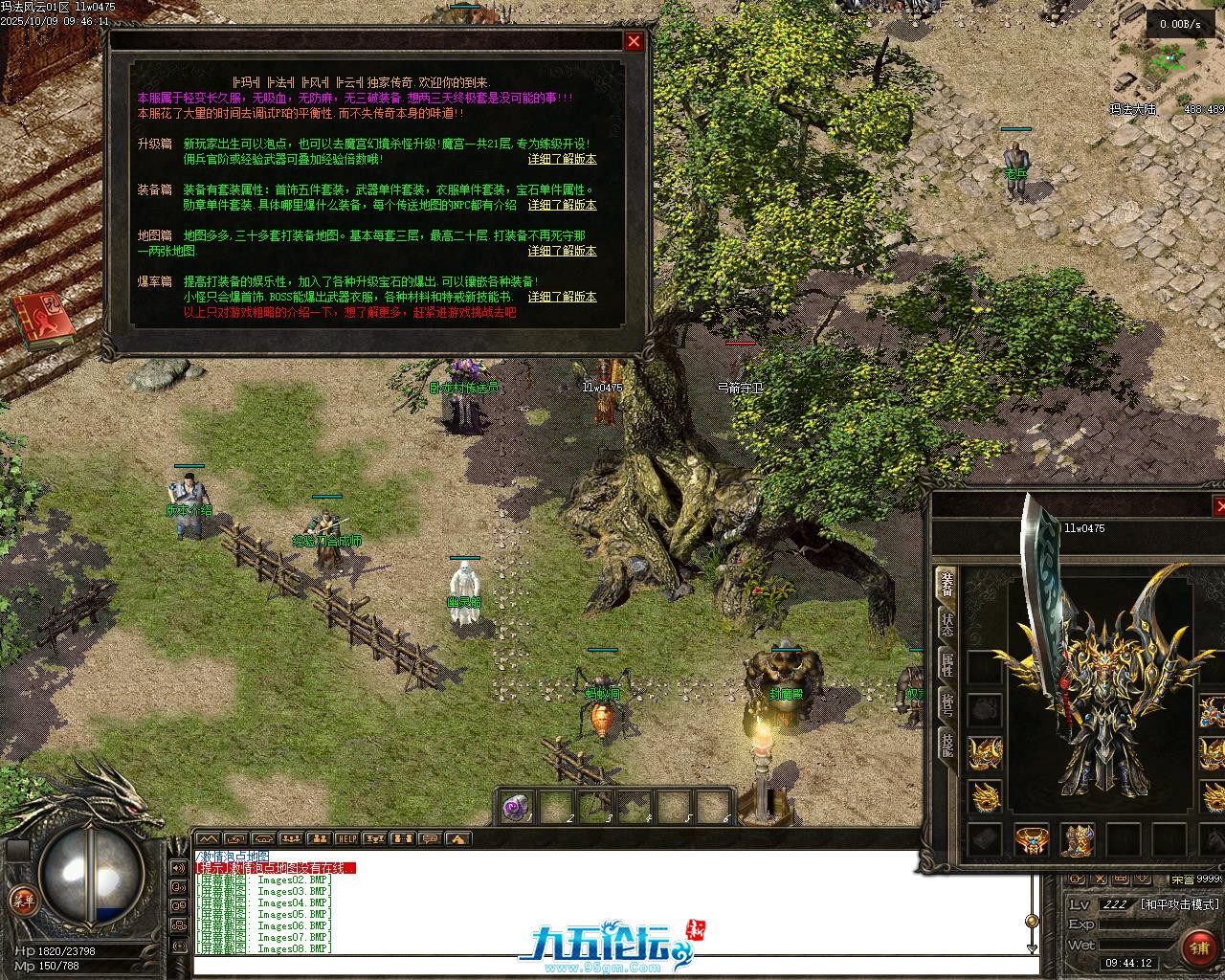The width and height of the screenshot is (1225, 980).
Task: Switch to the 属性 tab
Action: [x=947, y=665]
